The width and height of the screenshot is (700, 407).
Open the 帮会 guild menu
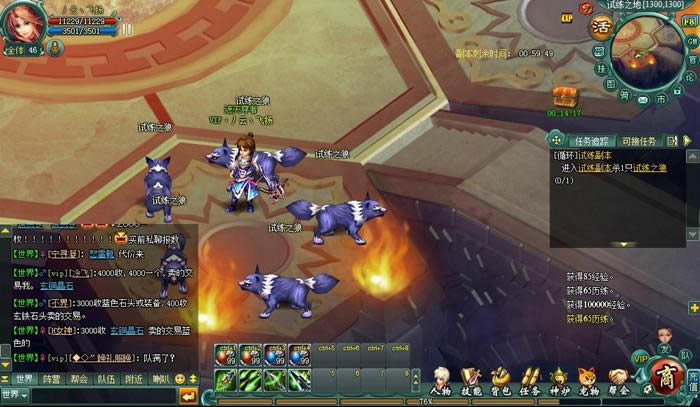pos(619,379)
